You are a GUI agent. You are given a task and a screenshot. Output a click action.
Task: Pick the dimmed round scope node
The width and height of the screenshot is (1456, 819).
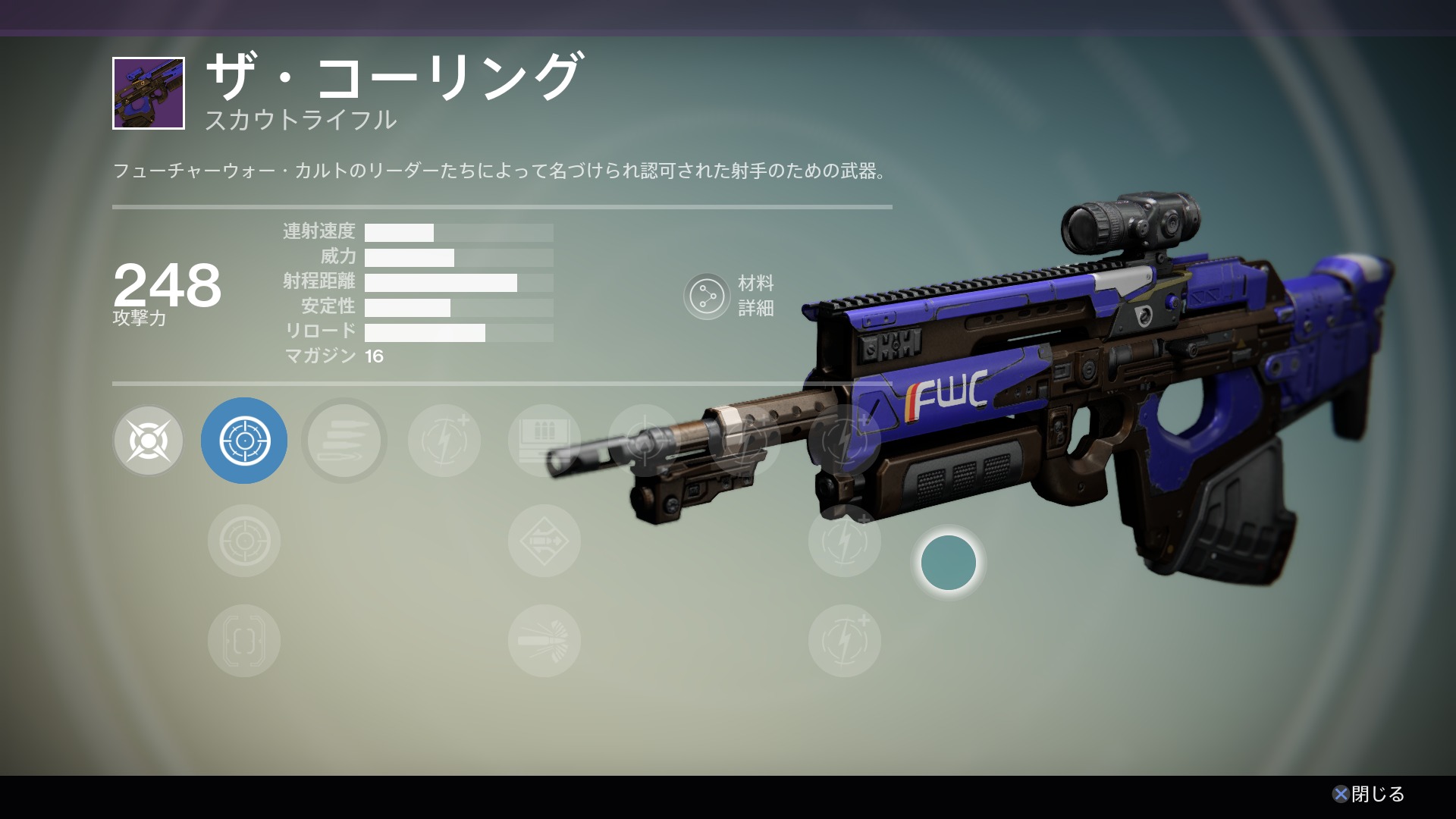coord(243,541)
